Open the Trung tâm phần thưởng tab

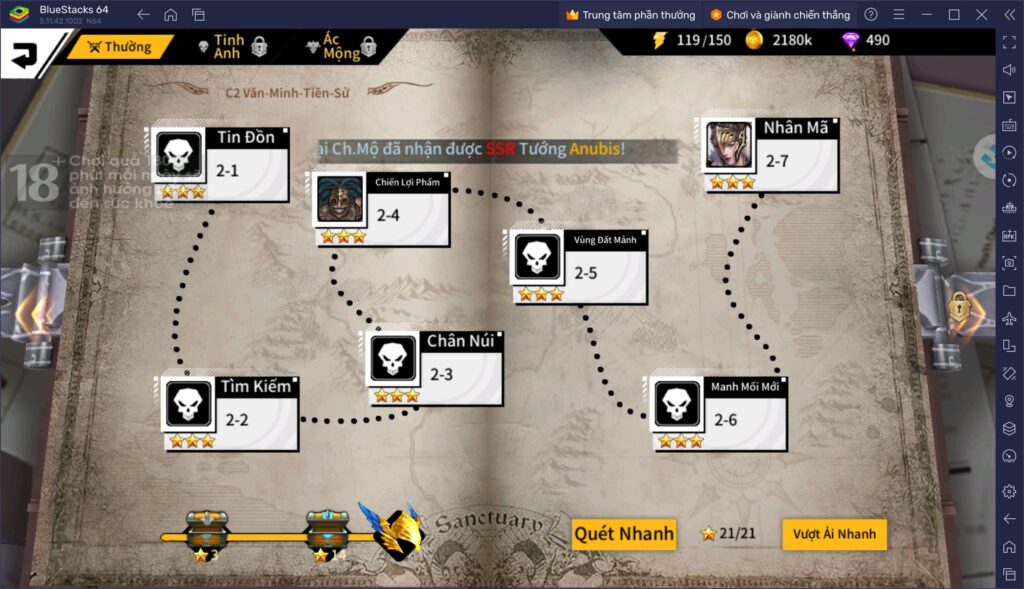(x=630, y=15)
